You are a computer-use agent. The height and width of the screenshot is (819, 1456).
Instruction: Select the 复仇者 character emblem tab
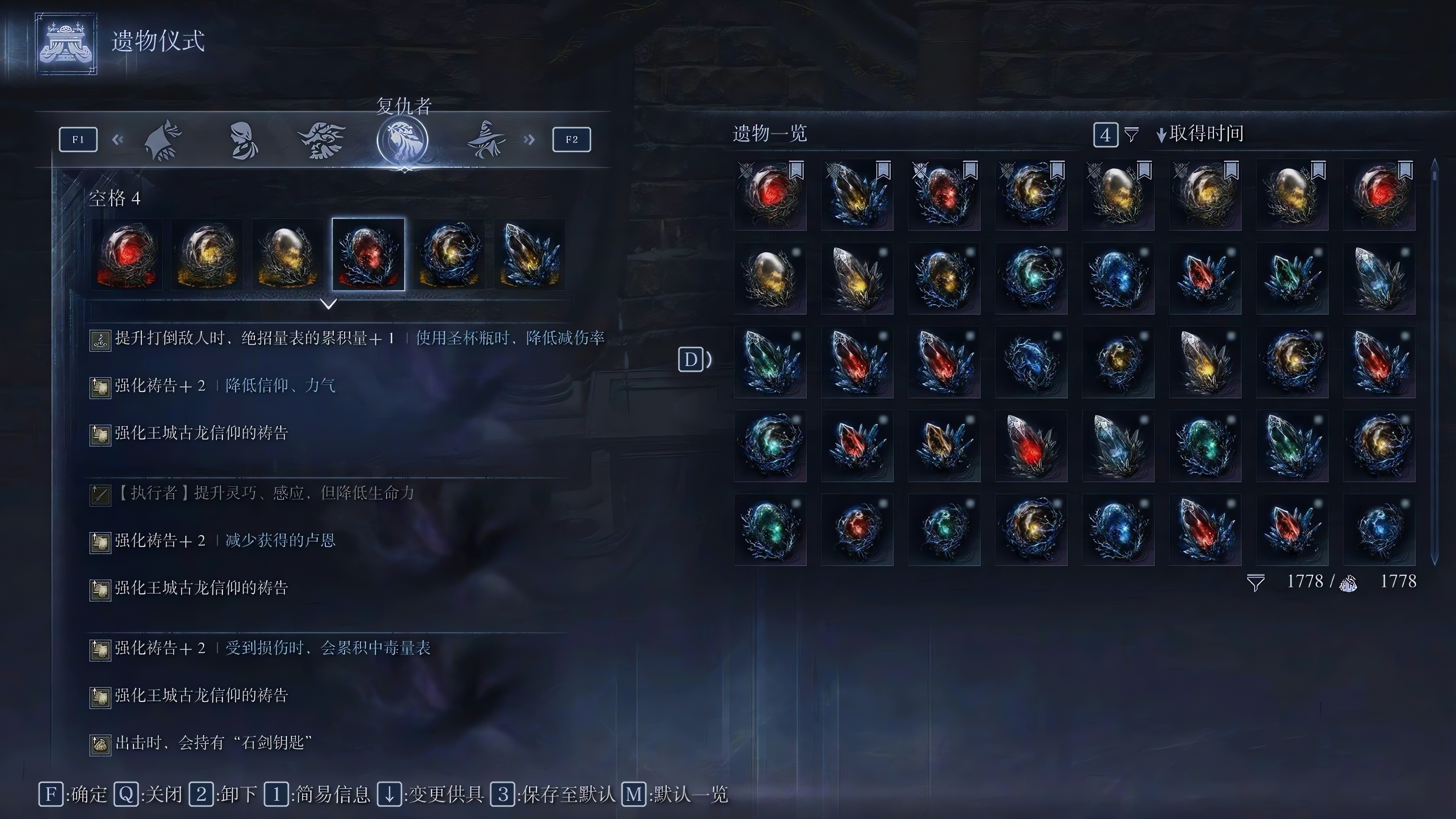tap(403, 140)
